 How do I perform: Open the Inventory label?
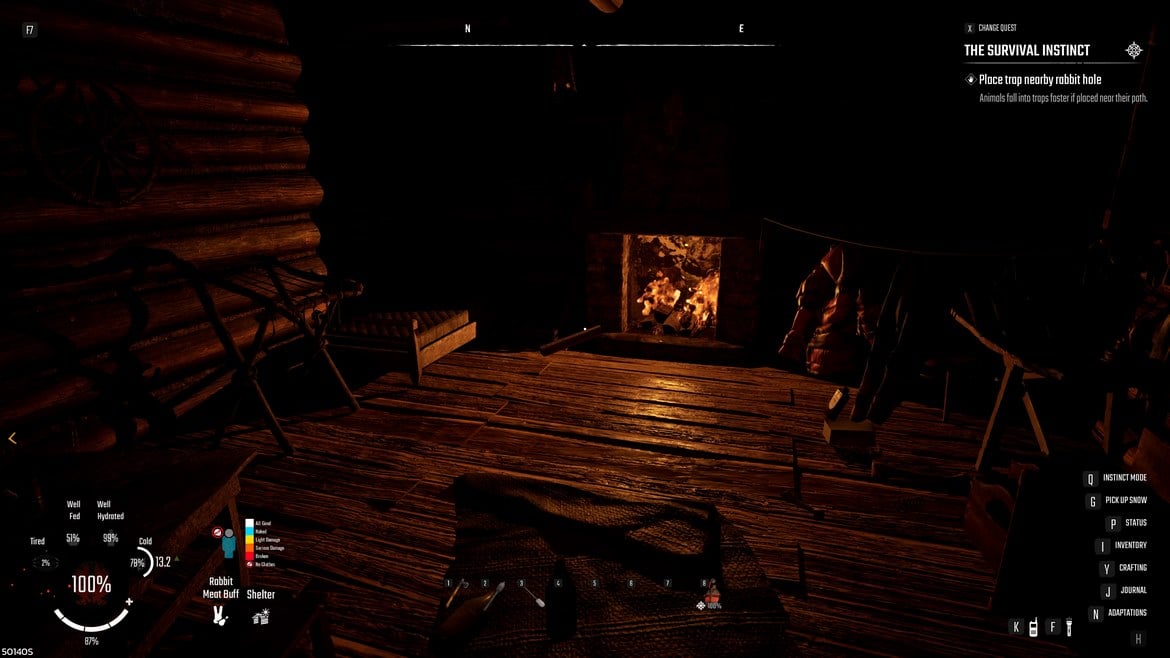point(1130,545)
